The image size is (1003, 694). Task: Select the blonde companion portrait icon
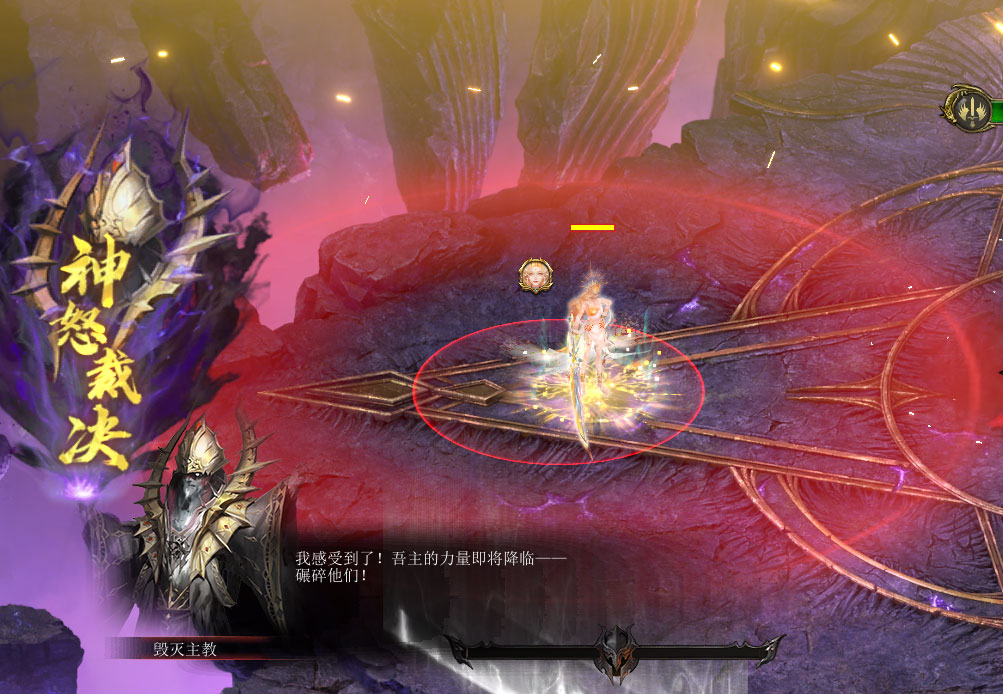[x=535, y=275]
